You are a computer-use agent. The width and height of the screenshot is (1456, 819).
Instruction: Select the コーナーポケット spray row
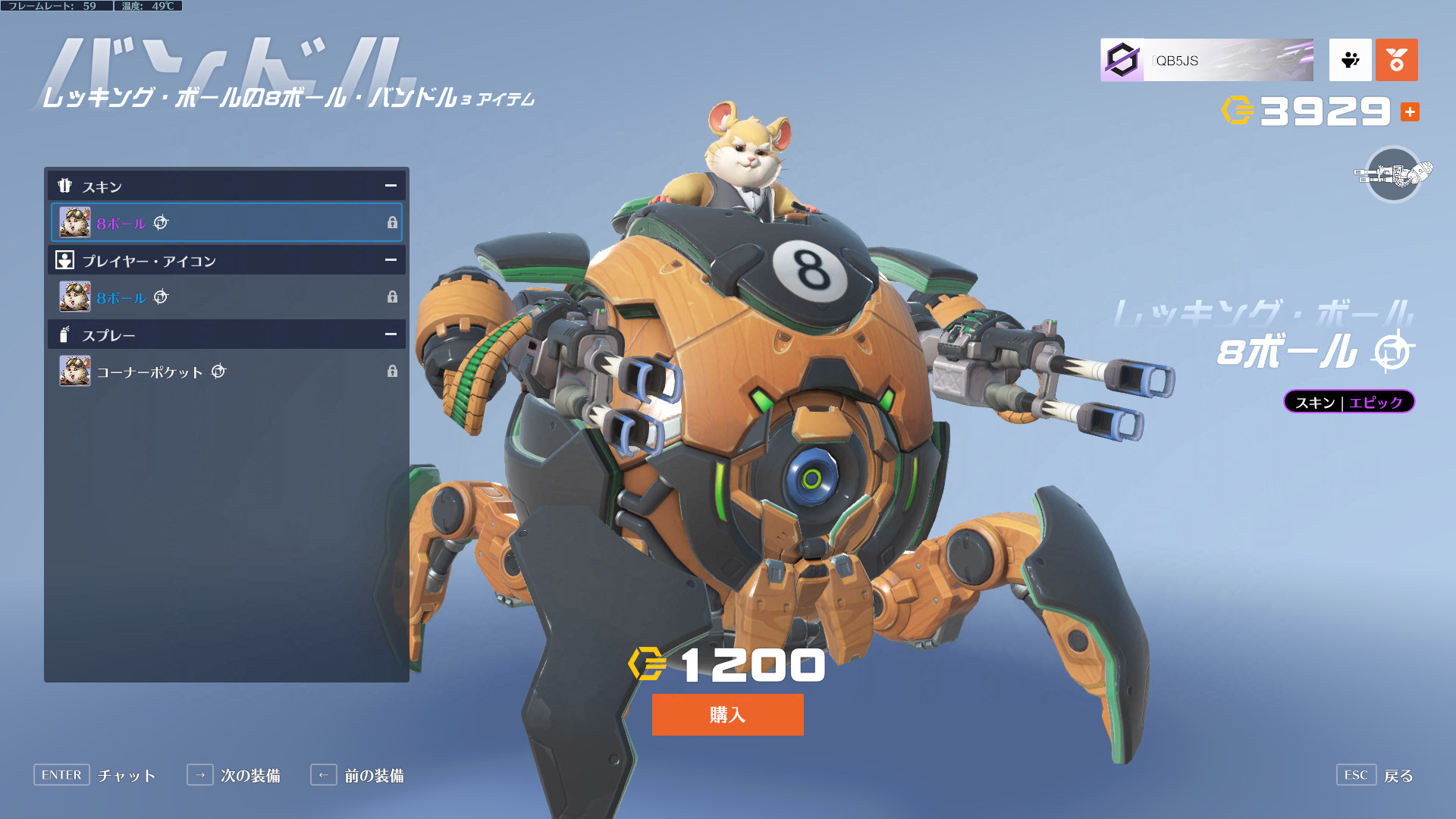(226, 371)
